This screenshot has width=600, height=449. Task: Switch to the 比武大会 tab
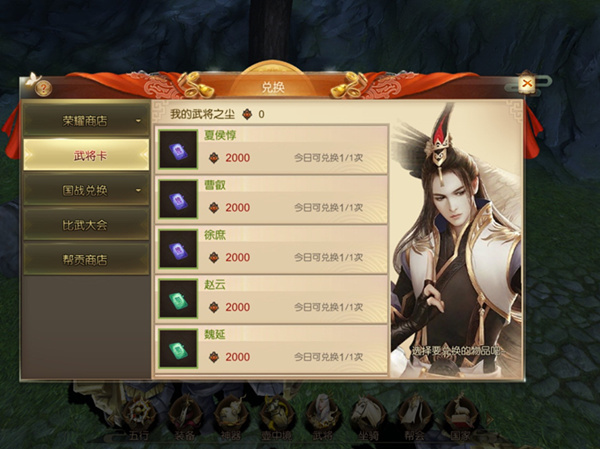point(85,224)
